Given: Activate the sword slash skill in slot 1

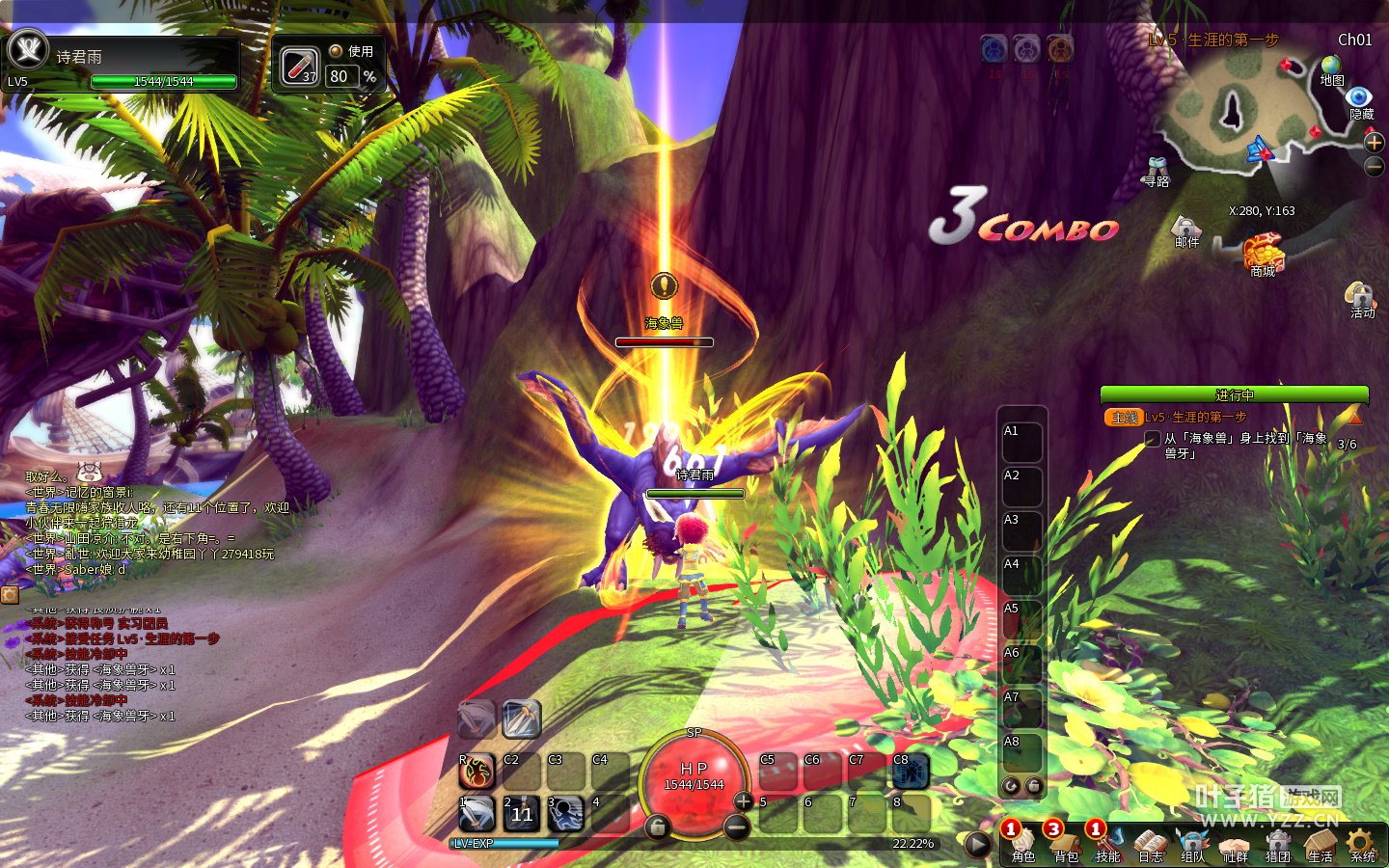Looking at the screenshot, I should click(x=477, y=813).
